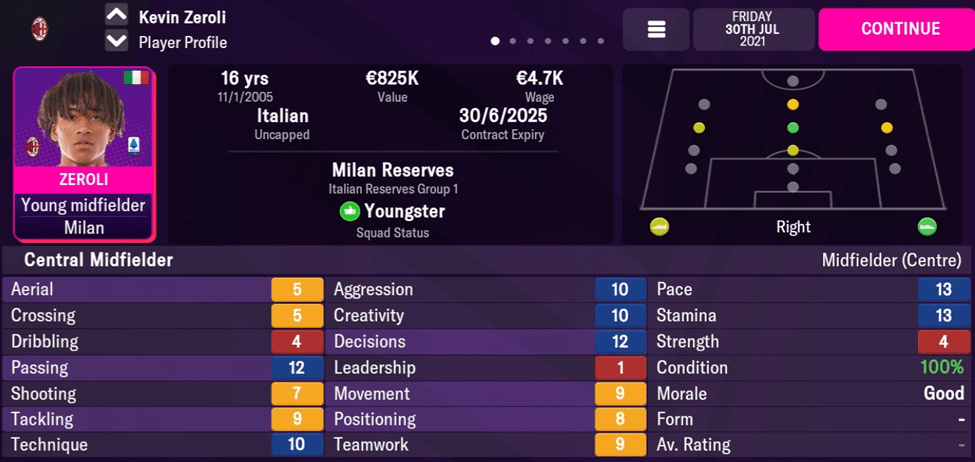Click the AC Milan club badge
This screenshot has height=462, width=975.
coord(40,29)
